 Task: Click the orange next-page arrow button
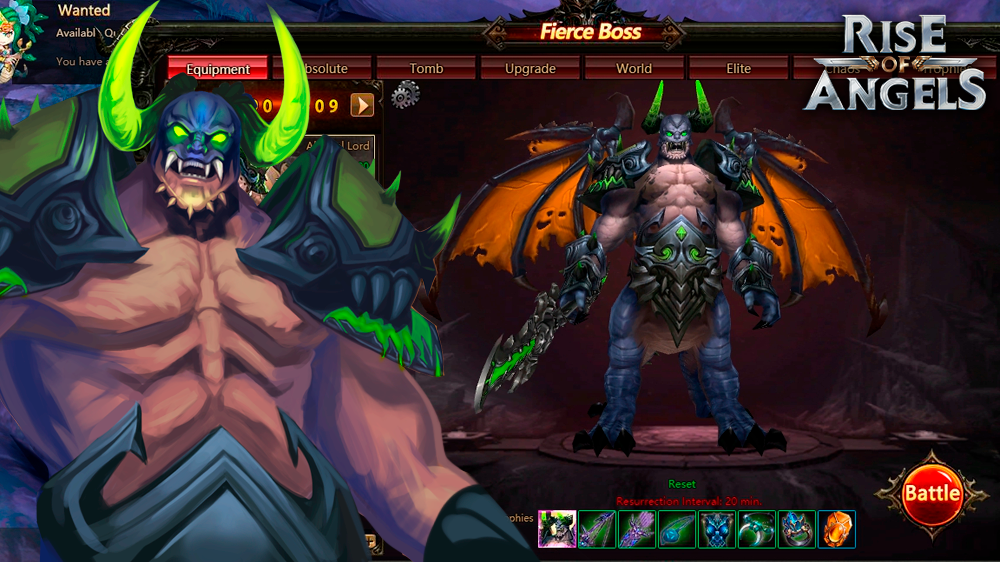pyautogui.click(x=362, y=104)
